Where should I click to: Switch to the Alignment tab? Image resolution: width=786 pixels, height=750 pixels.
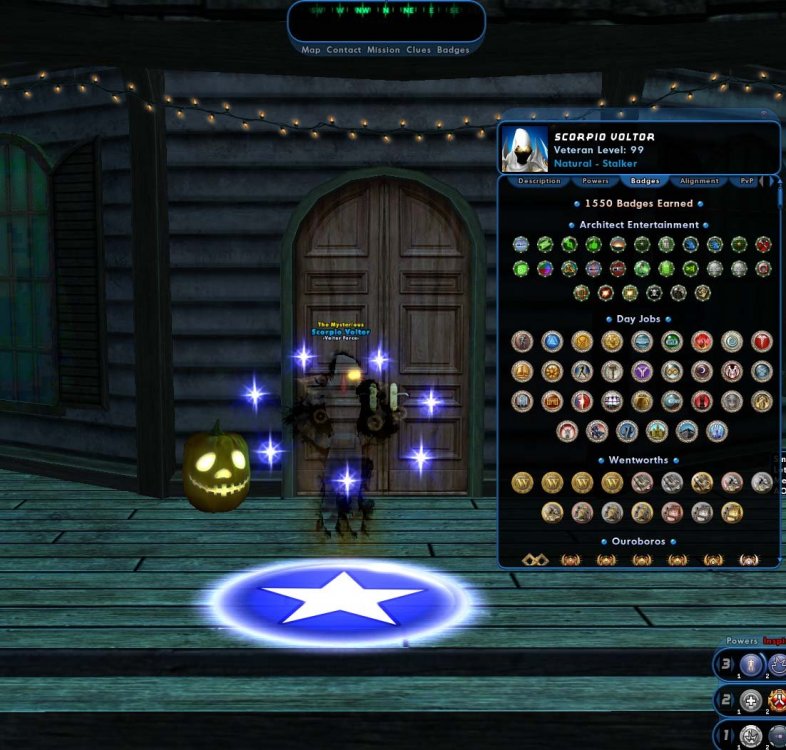pos(699,181)
